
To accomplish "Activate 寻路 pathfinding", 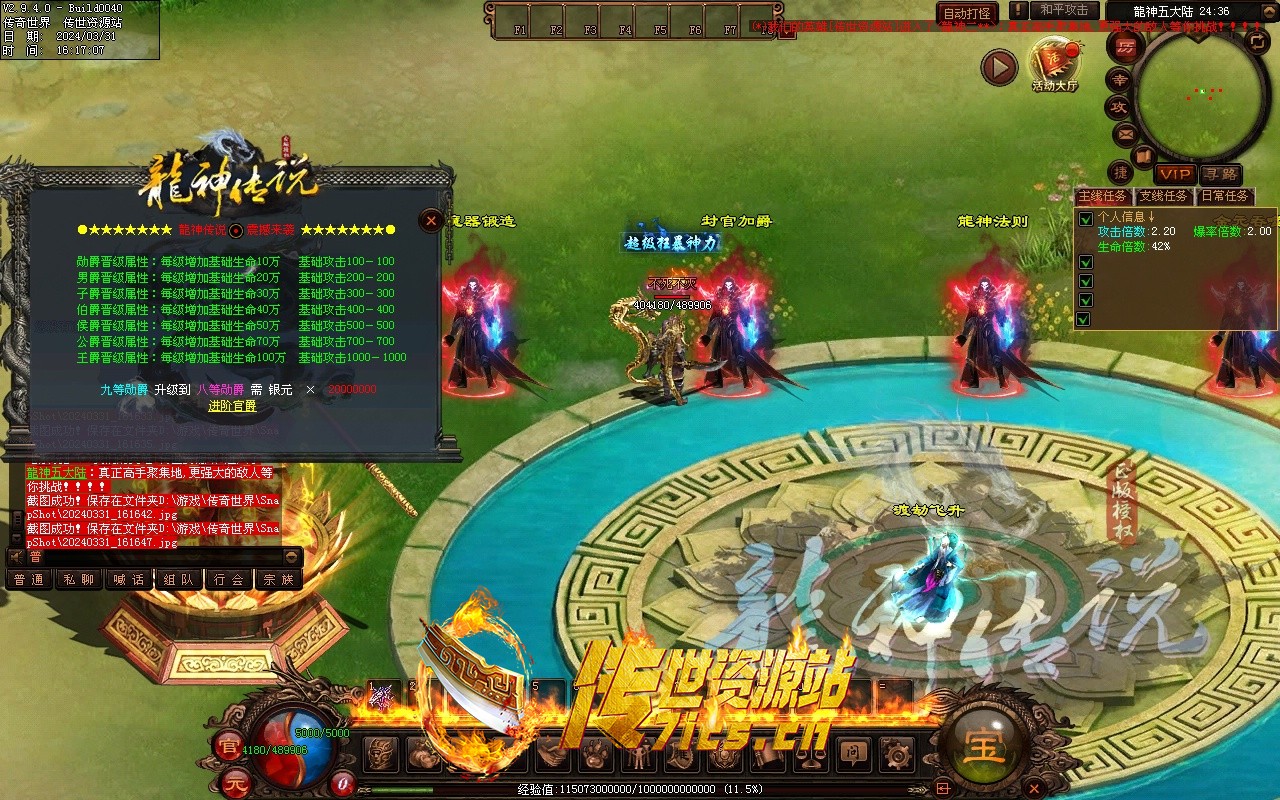I will (1220, 174).
